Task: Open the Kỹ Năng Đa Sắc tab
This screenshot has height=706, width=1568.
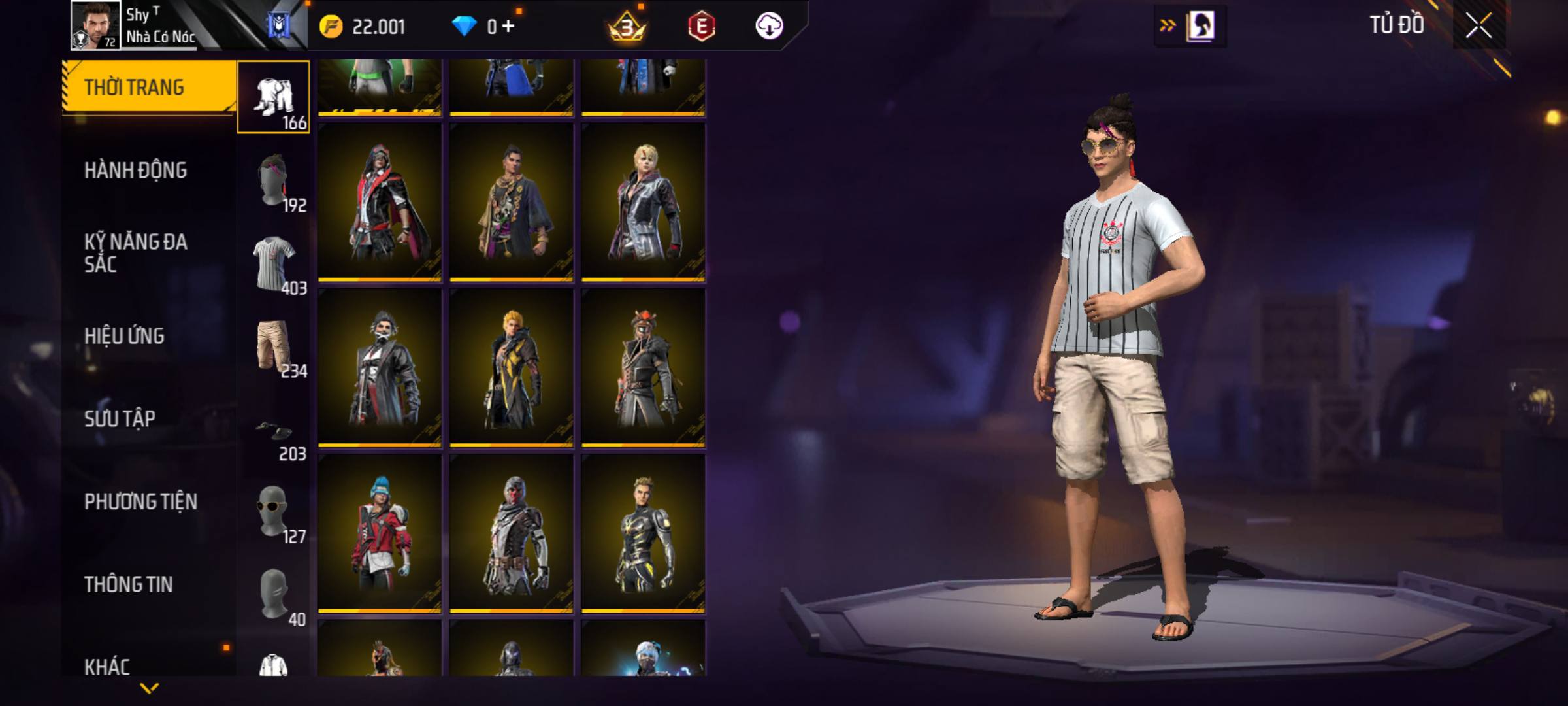Action: coord(136,253)
